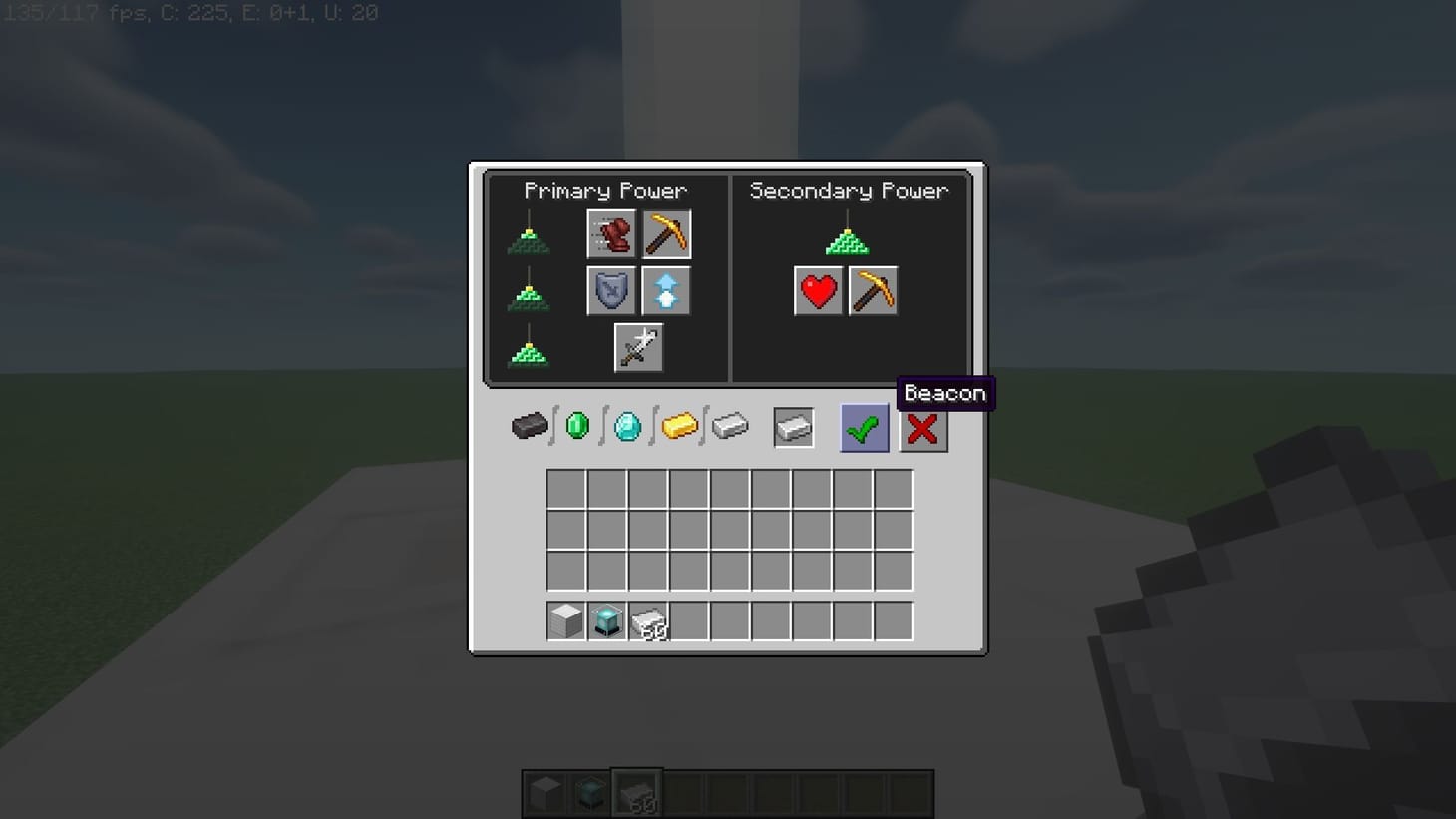
Task: Pick up the beacon block from the inventory row
Action: point(608,620)
